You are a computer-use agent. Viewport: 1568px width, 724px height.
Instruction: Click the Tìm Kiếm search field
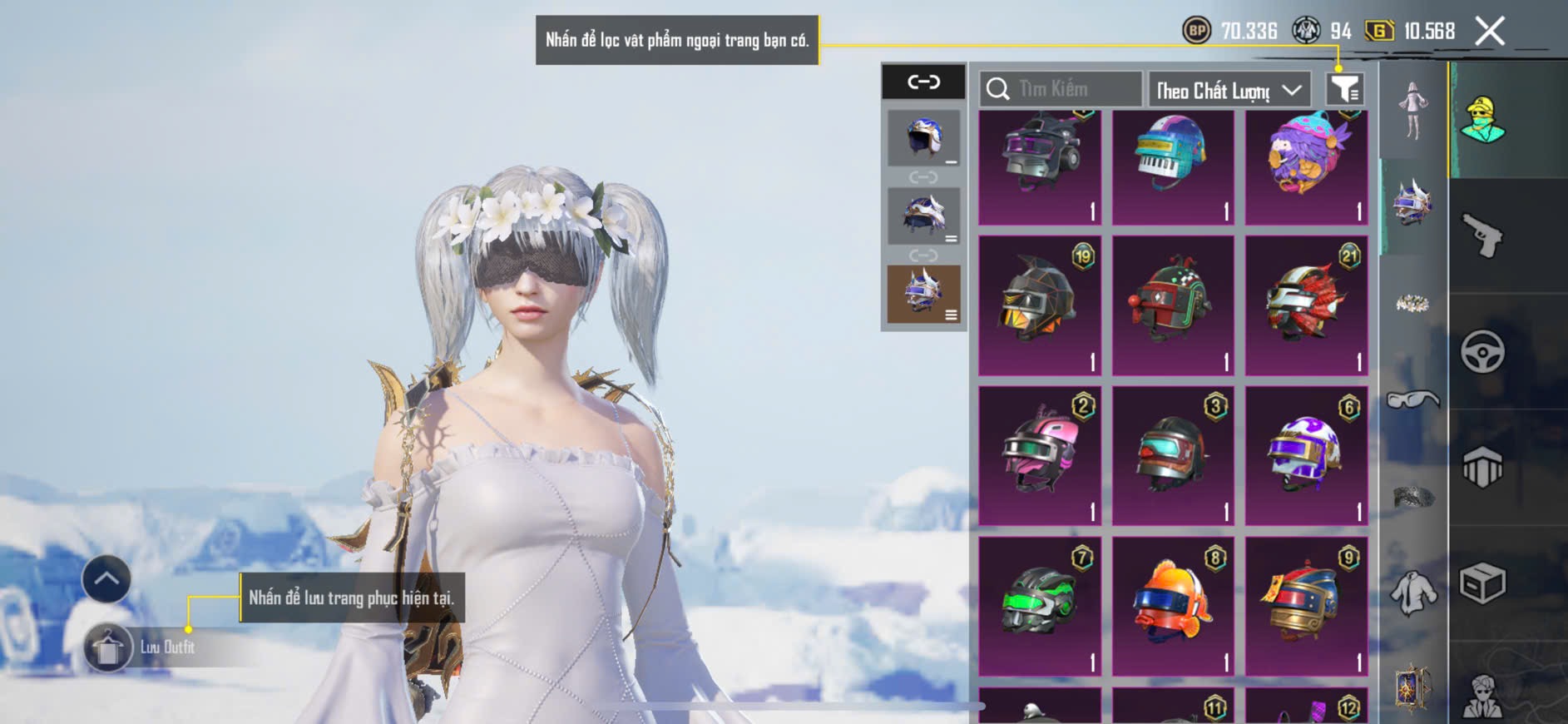pos(1061,89)
